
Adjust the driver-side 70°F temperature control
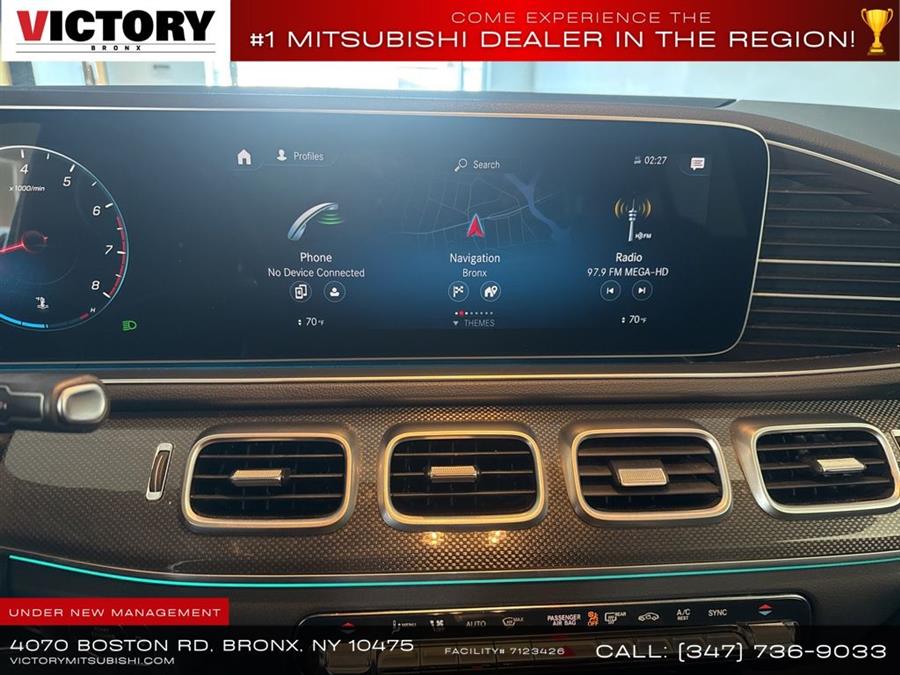coord(311,322)
